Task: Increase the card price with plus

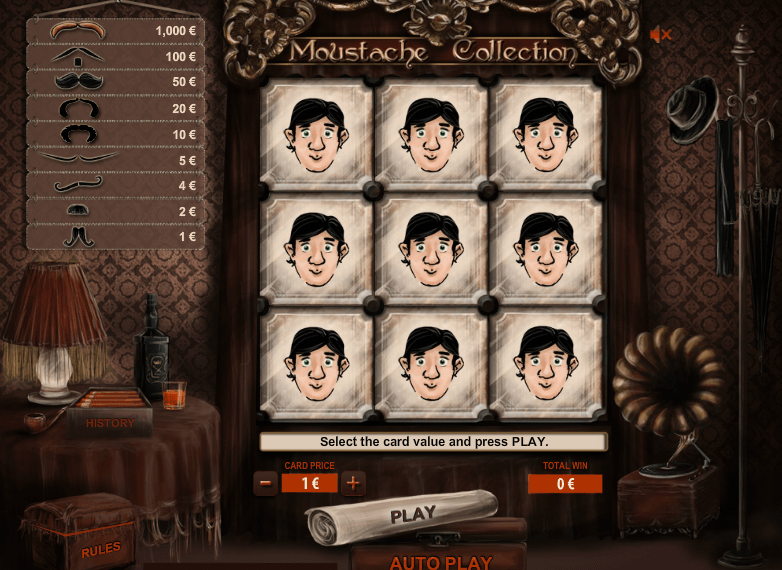Action: click(x=353, y=483)
